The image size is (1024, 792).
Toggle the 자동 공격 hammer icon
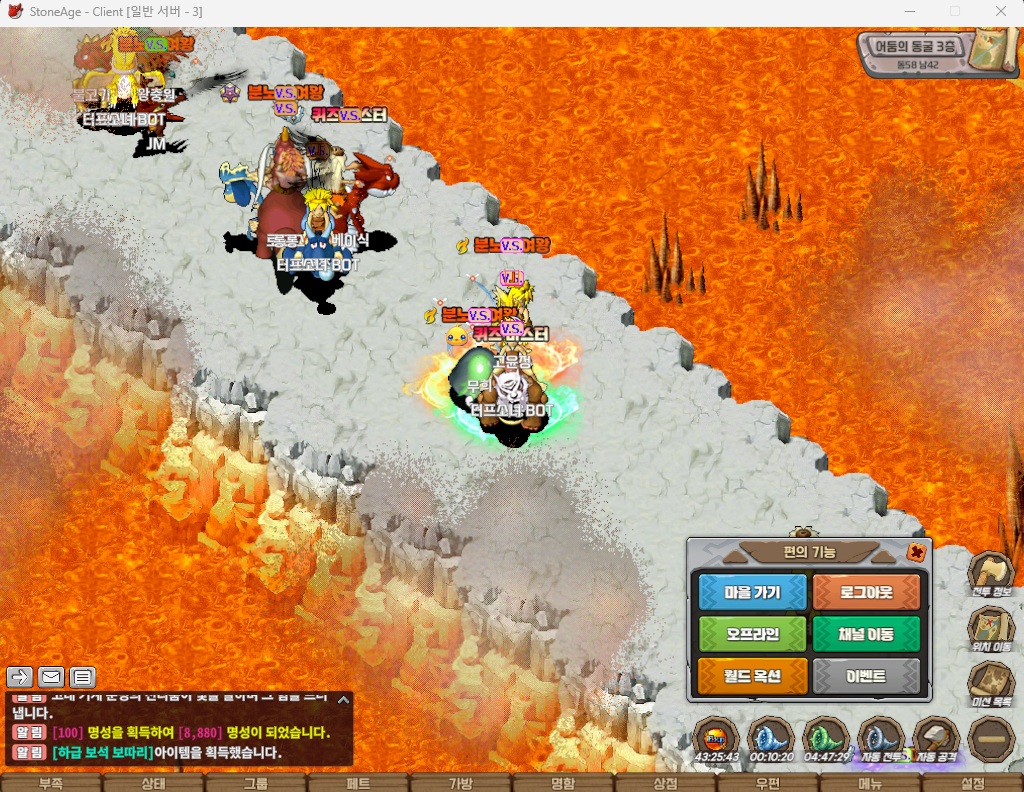936,740
